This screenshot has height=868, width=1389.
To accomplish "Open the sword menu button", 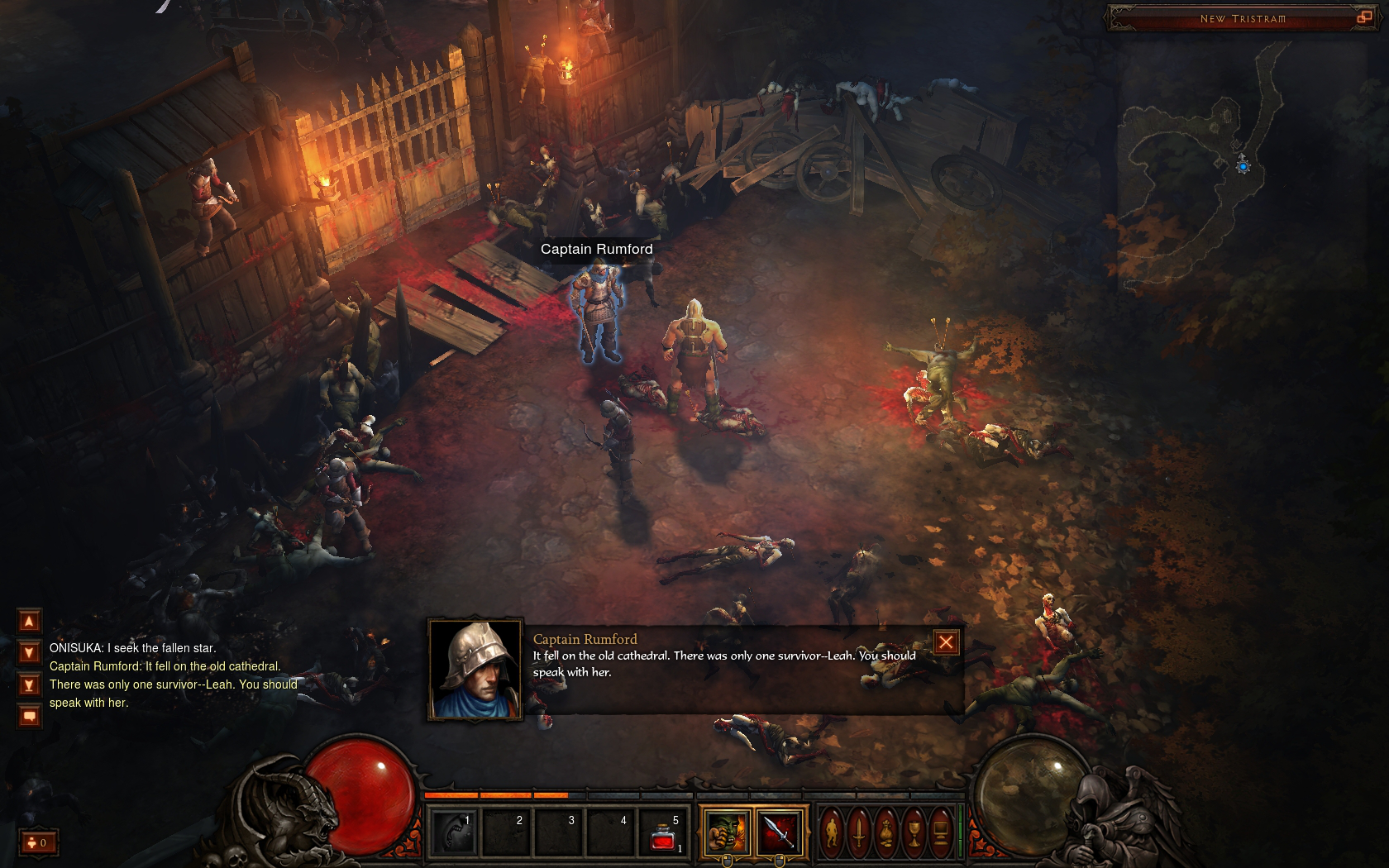I will point(859,832).
